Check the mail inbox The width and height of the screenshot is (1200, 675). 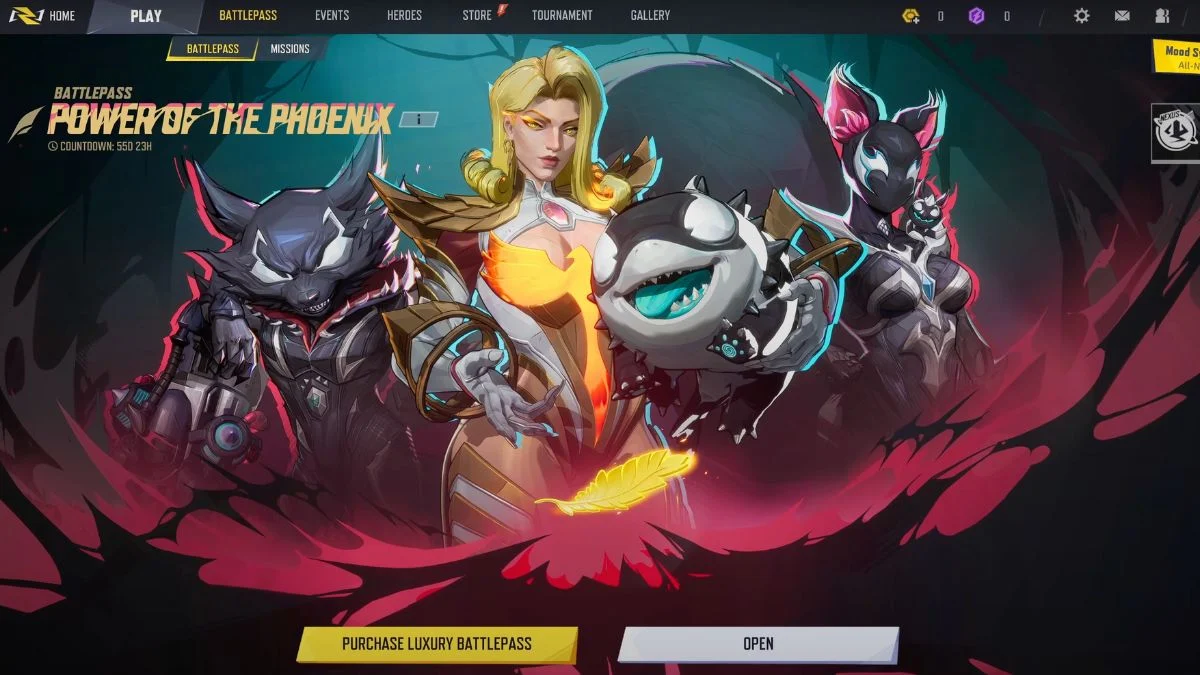point(1122,16)
